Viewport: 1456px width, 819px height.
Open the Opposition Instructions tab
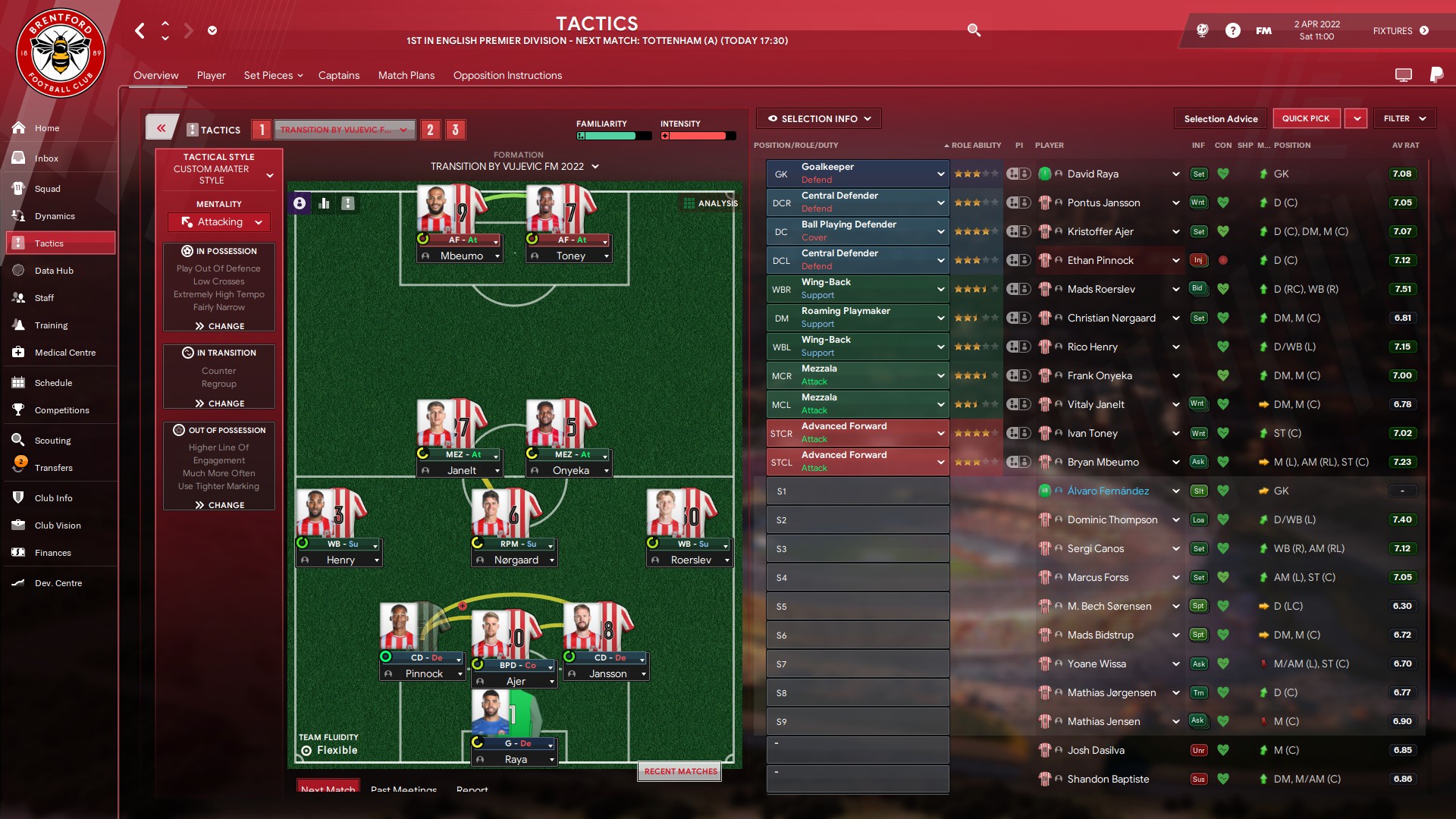pos(507,75)
